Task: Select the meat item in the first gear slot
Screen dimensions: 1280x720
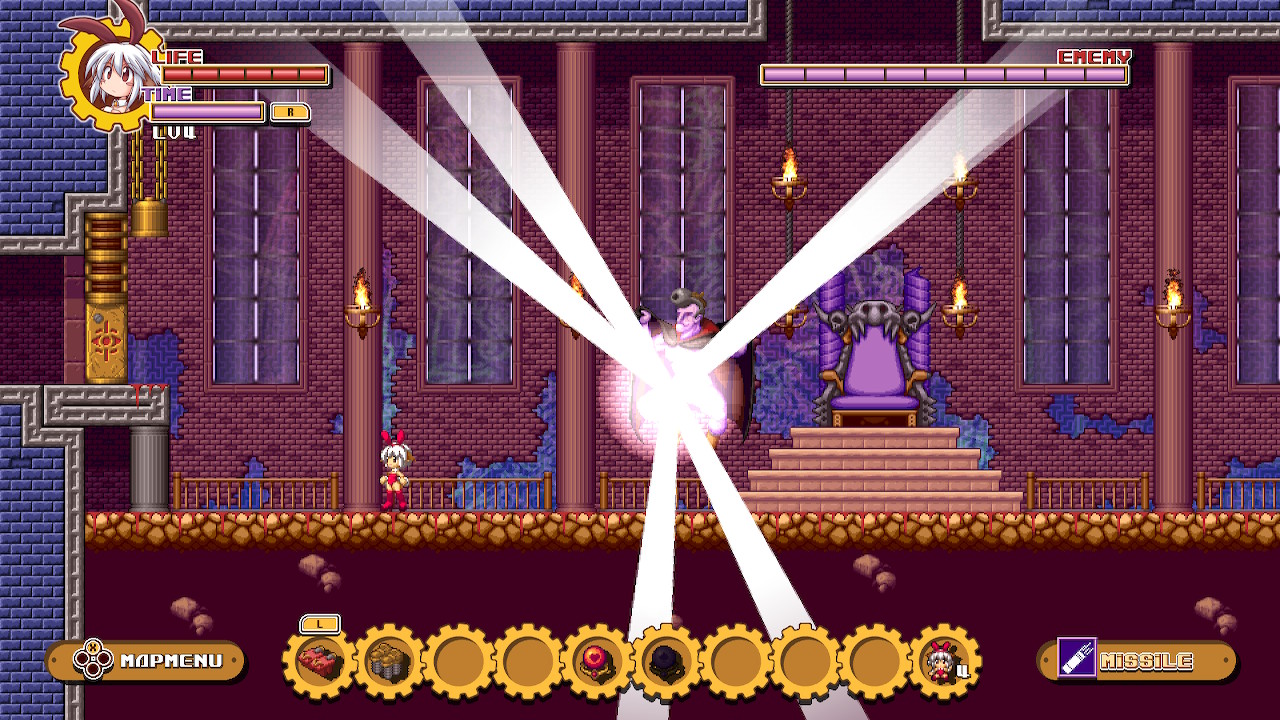Action: click(x=322, y=660)
